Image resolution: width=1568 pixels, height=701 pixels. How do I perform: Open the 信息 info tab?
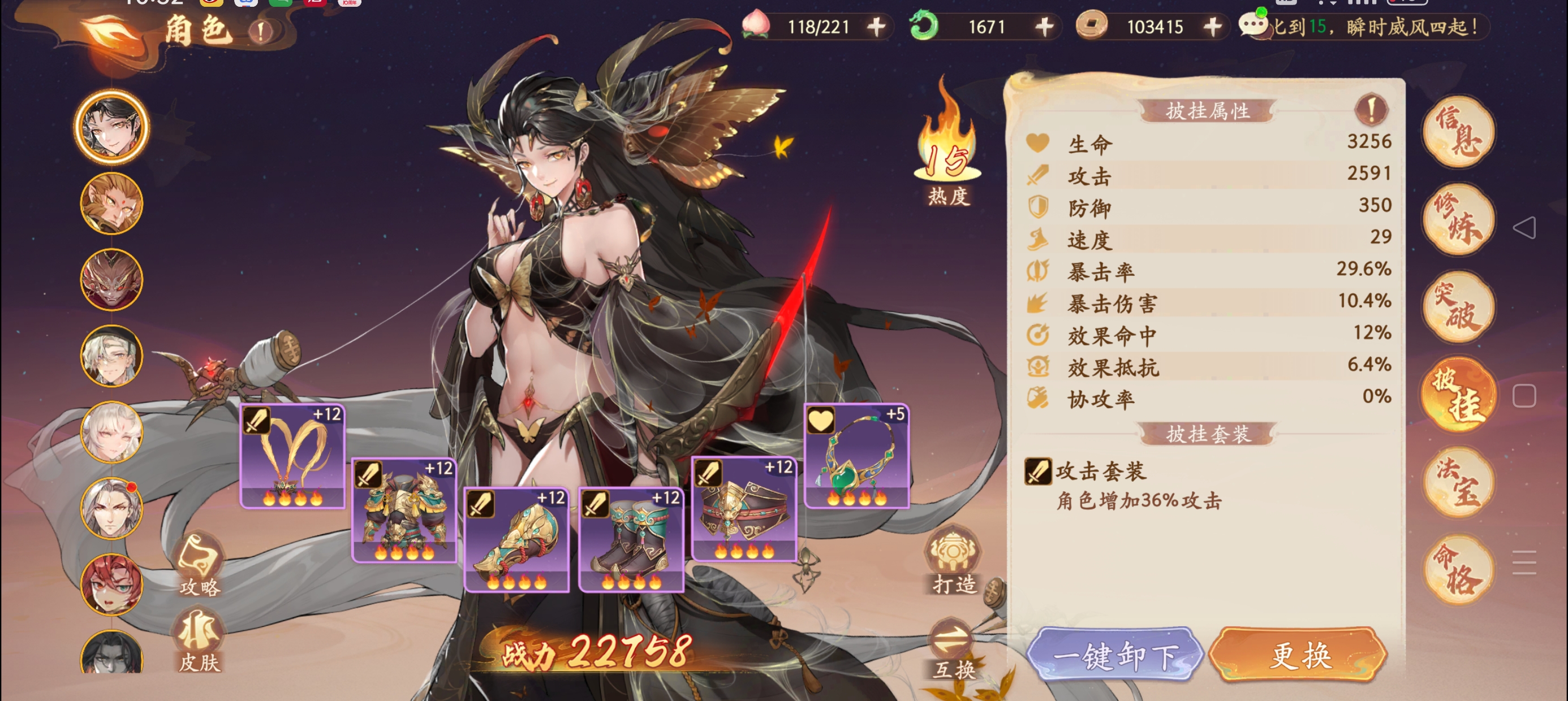pos(1459,132)
